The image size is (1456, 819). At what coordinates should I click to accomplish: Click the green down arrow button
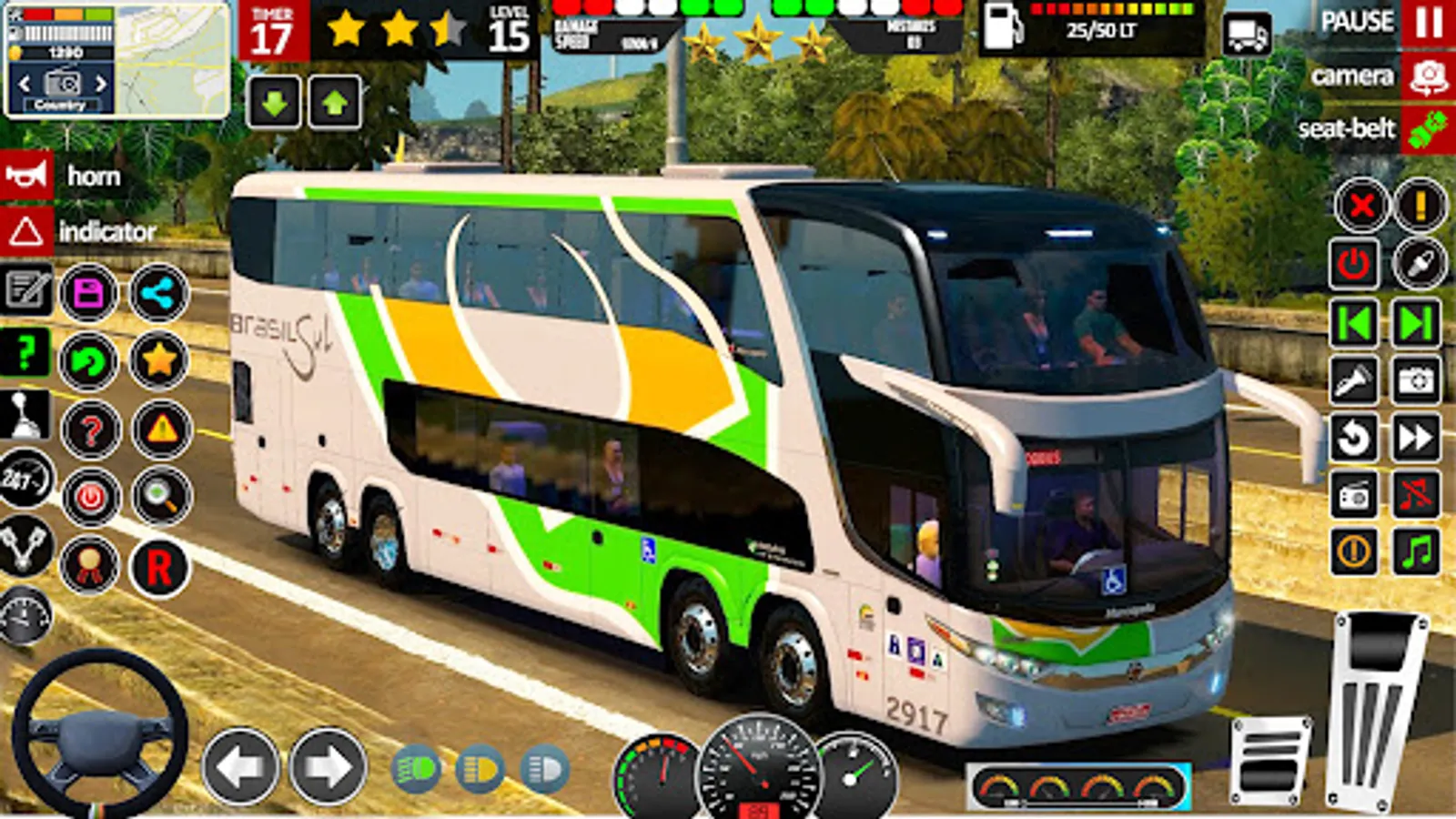pos(274,102)
